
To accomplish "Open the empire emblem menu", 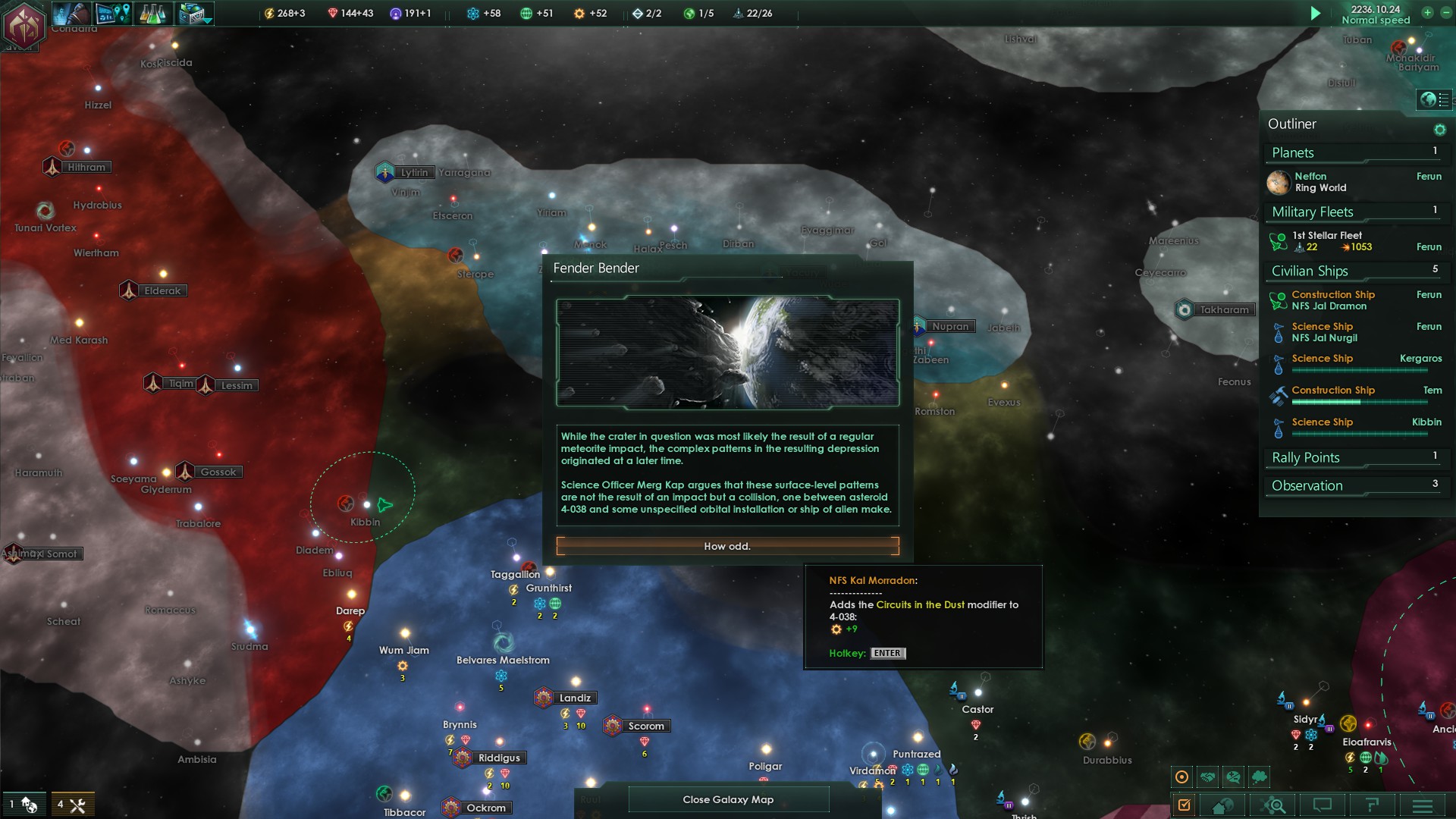I will coord(24,24).
